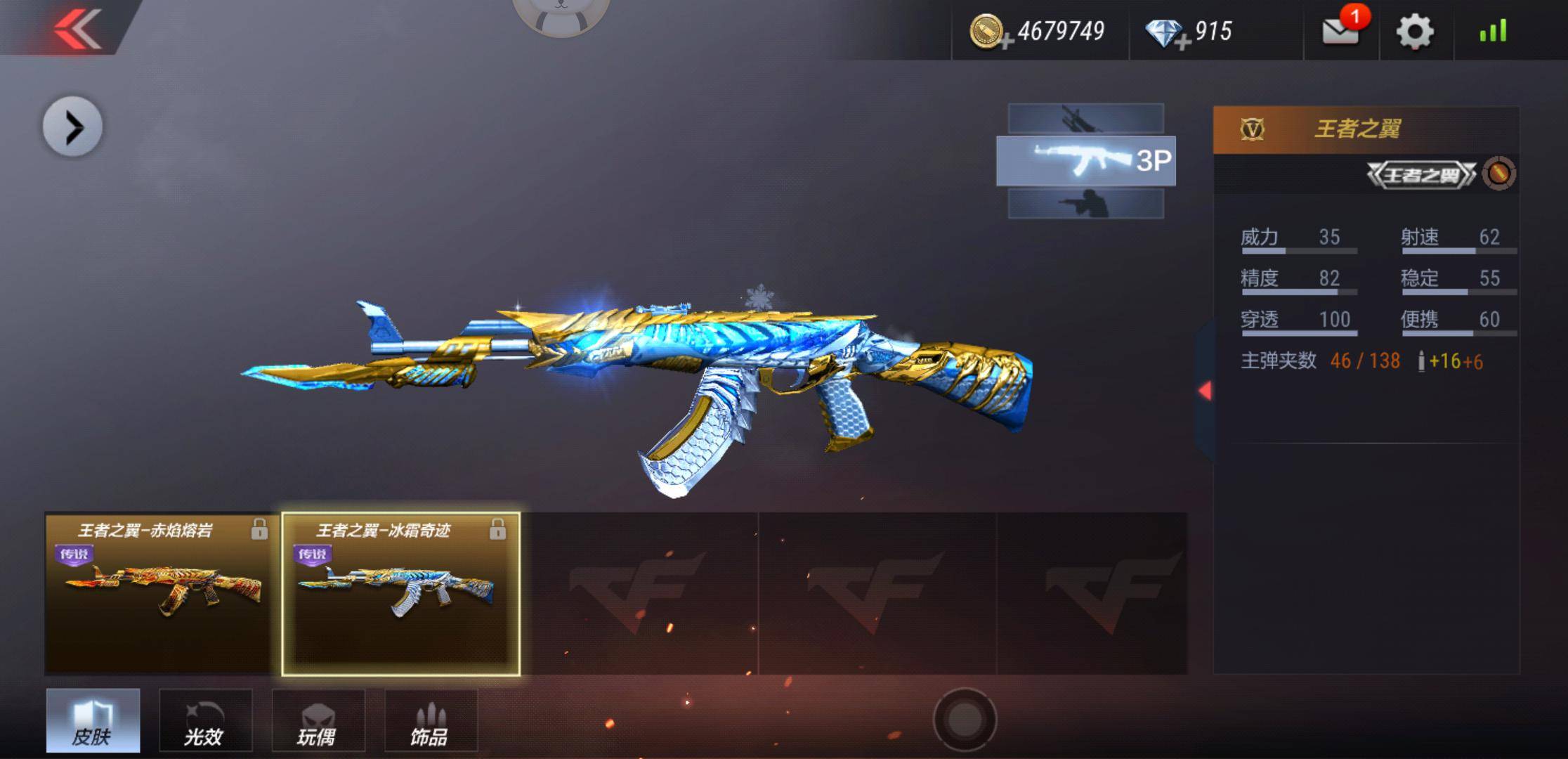
Task: Go back with the red arrow button
Action: 77,28
